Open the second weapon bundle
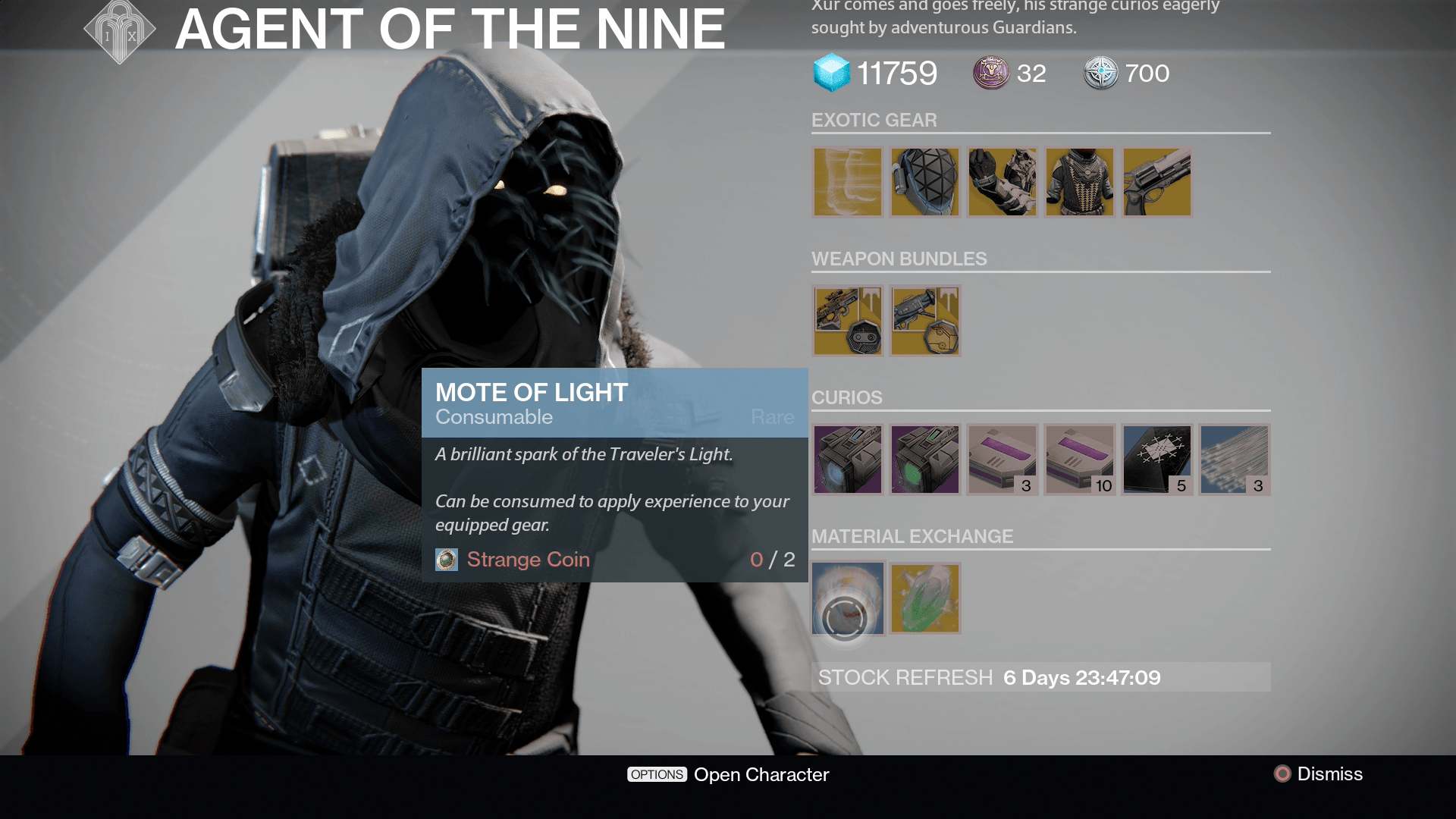This screenshot has height=819, width=1456. tap(924, 321)
